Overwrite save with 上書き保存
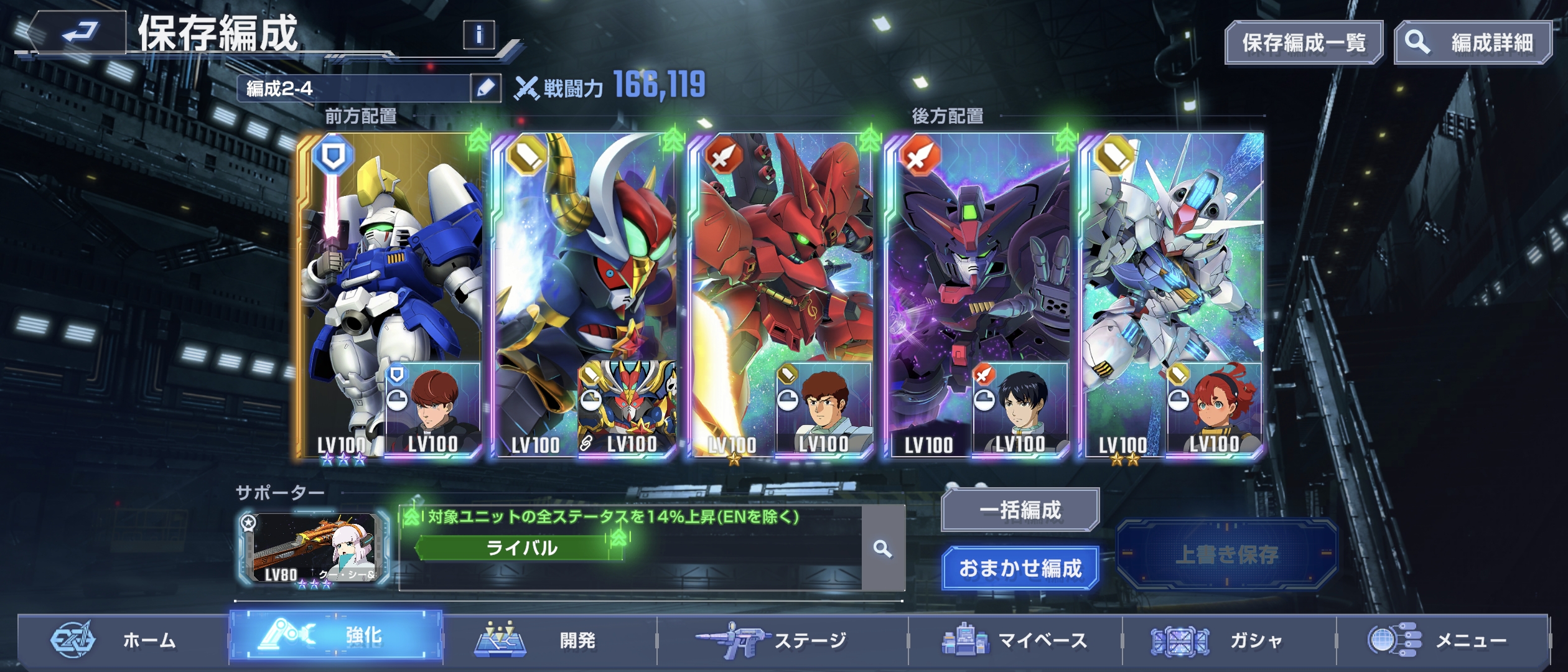Screen dimensions: 1568x672 click(1226, 554)
